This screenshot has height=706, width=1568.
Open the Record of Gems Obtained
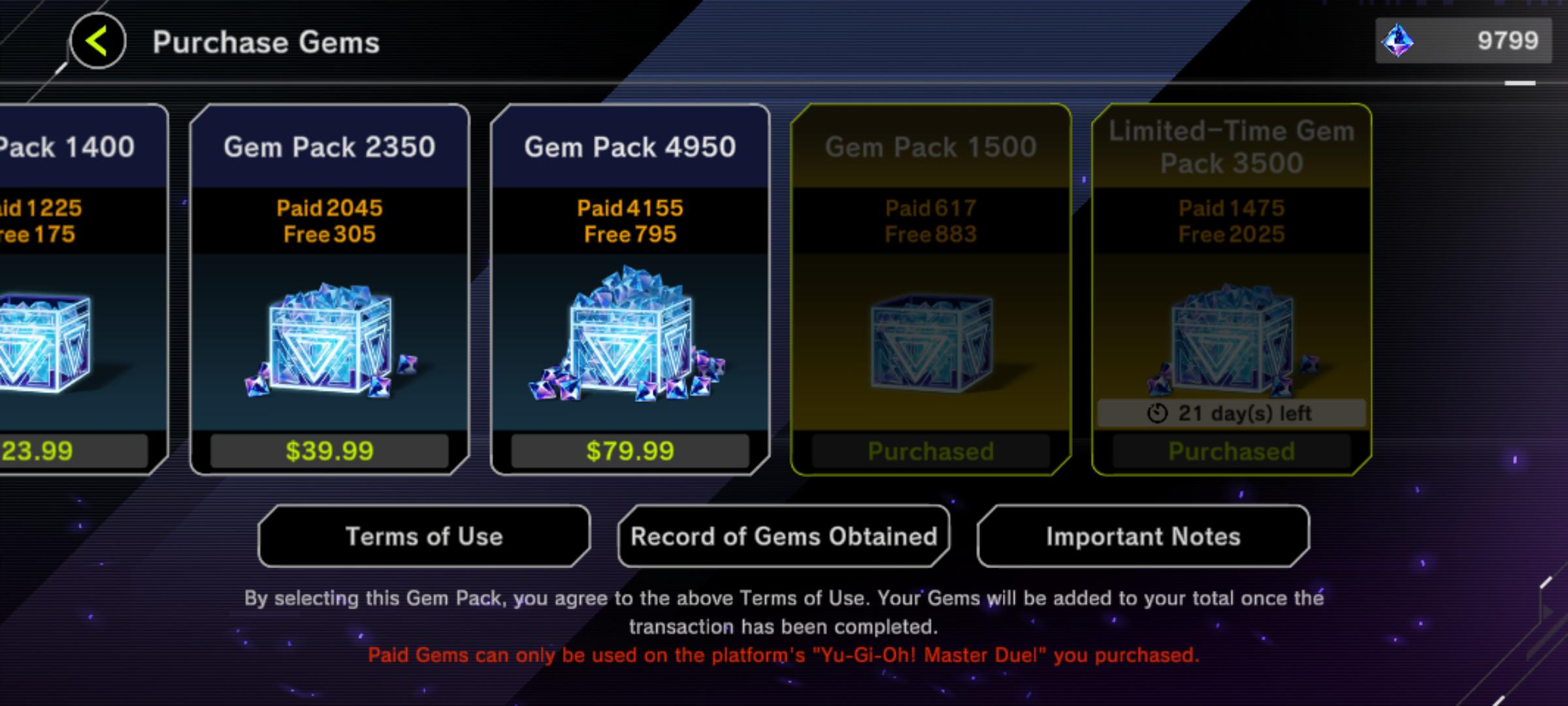coord(783,536)
